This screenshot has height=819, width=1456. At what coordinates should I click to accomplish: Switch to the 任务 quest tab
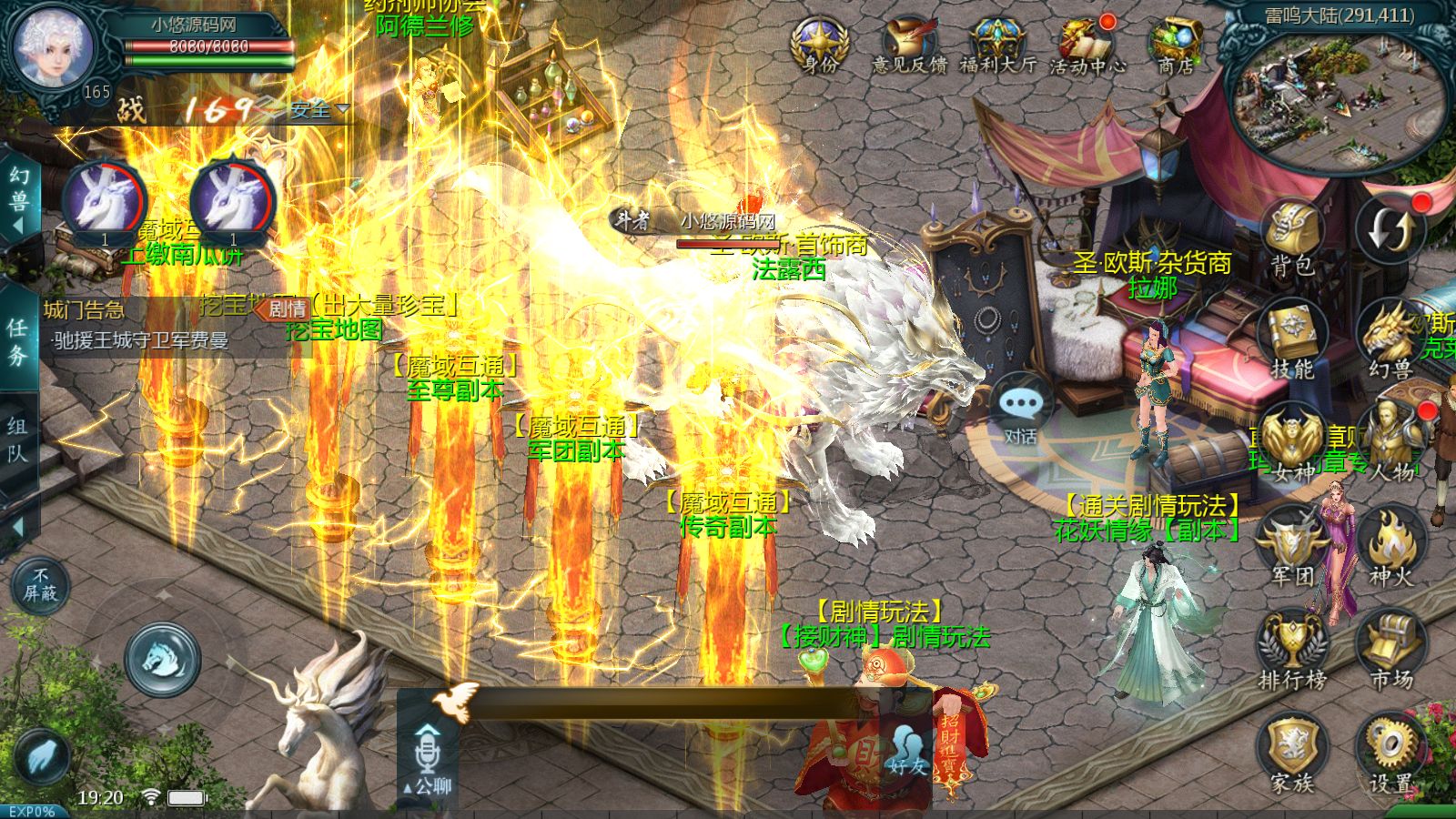18,341
